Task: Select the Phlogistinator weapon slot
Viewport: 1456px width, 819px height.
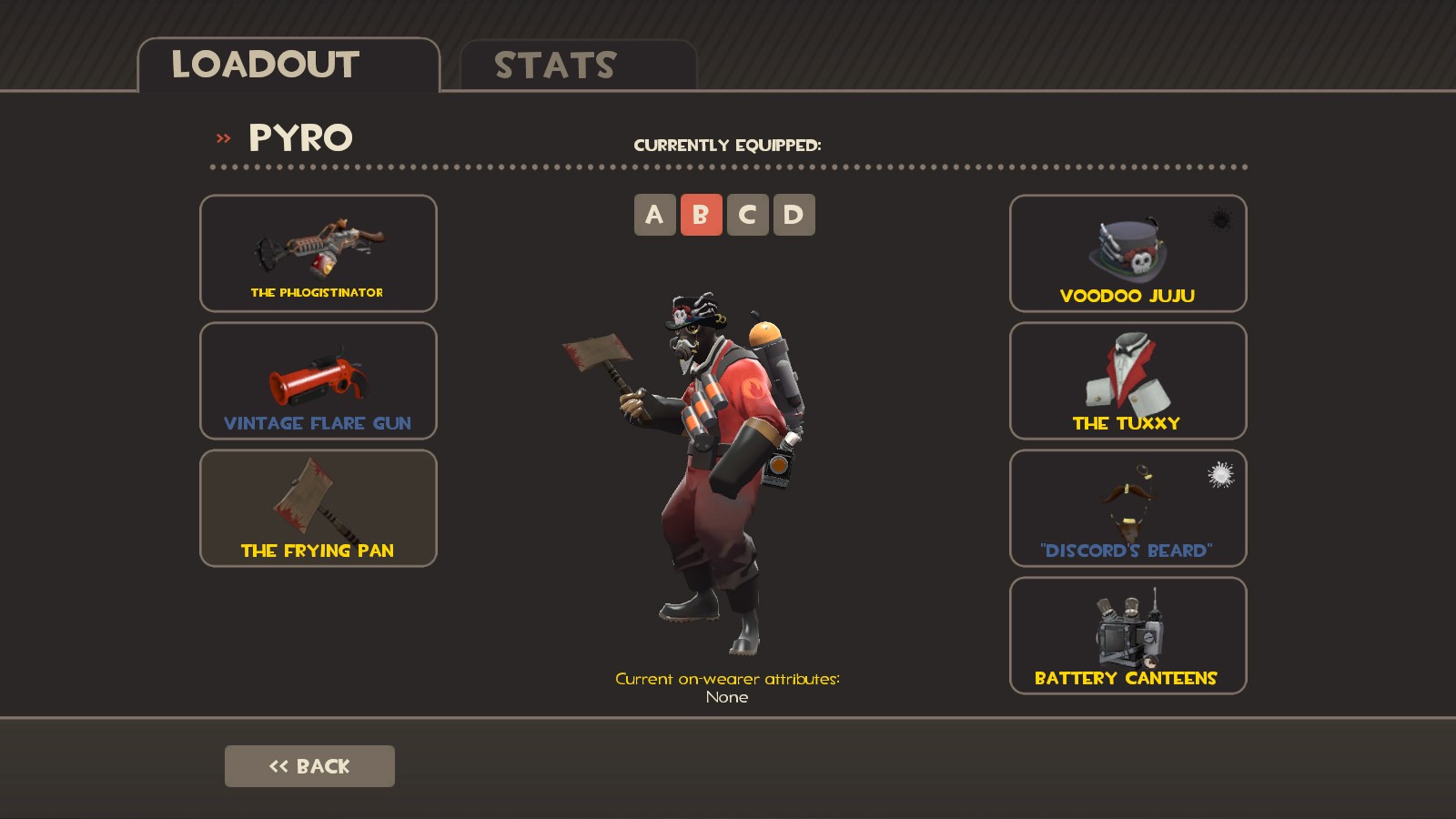Action: [x=318, y=254]
